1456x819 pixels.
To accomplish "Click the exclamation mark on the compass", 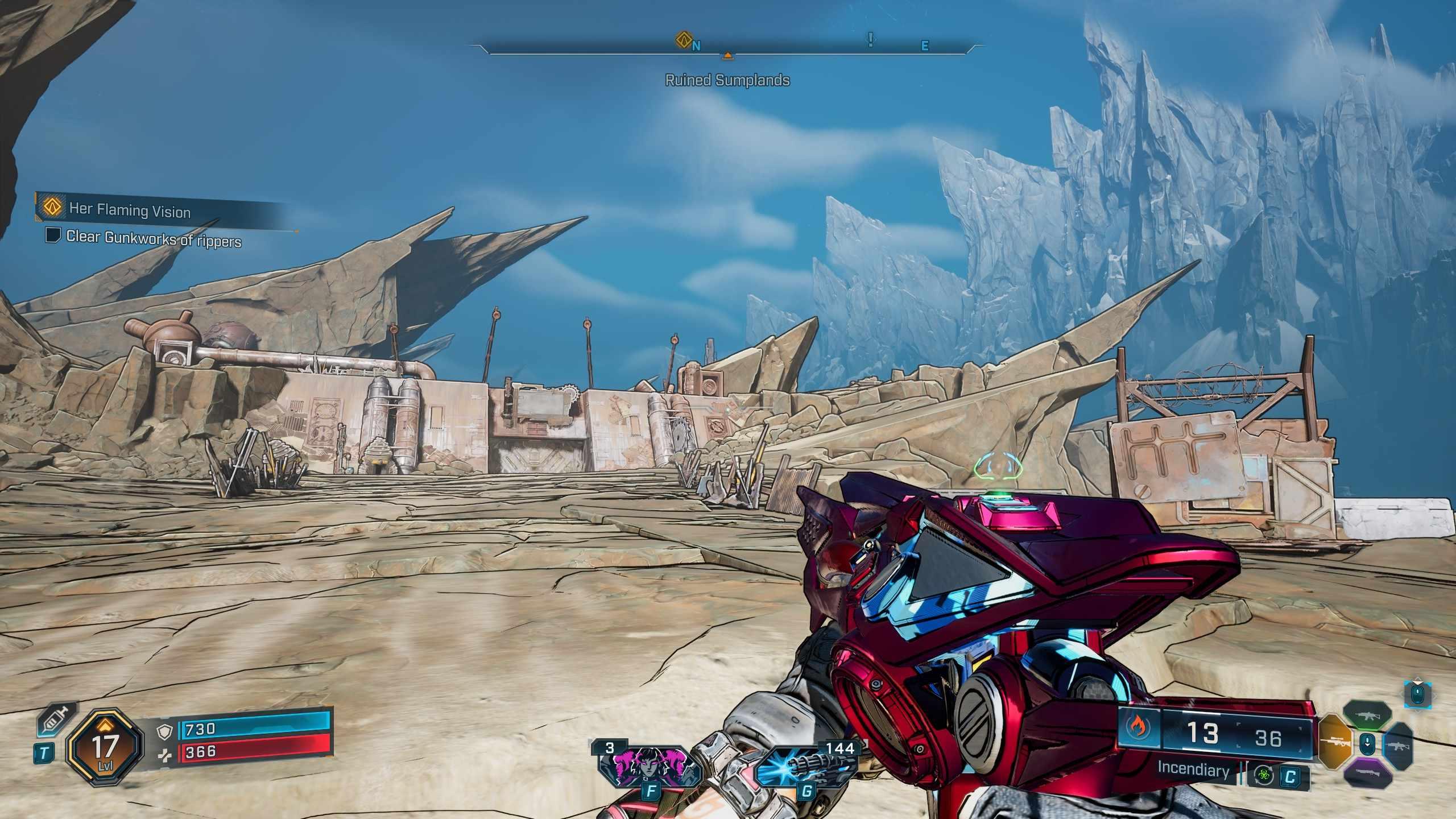I will [870, 40].
